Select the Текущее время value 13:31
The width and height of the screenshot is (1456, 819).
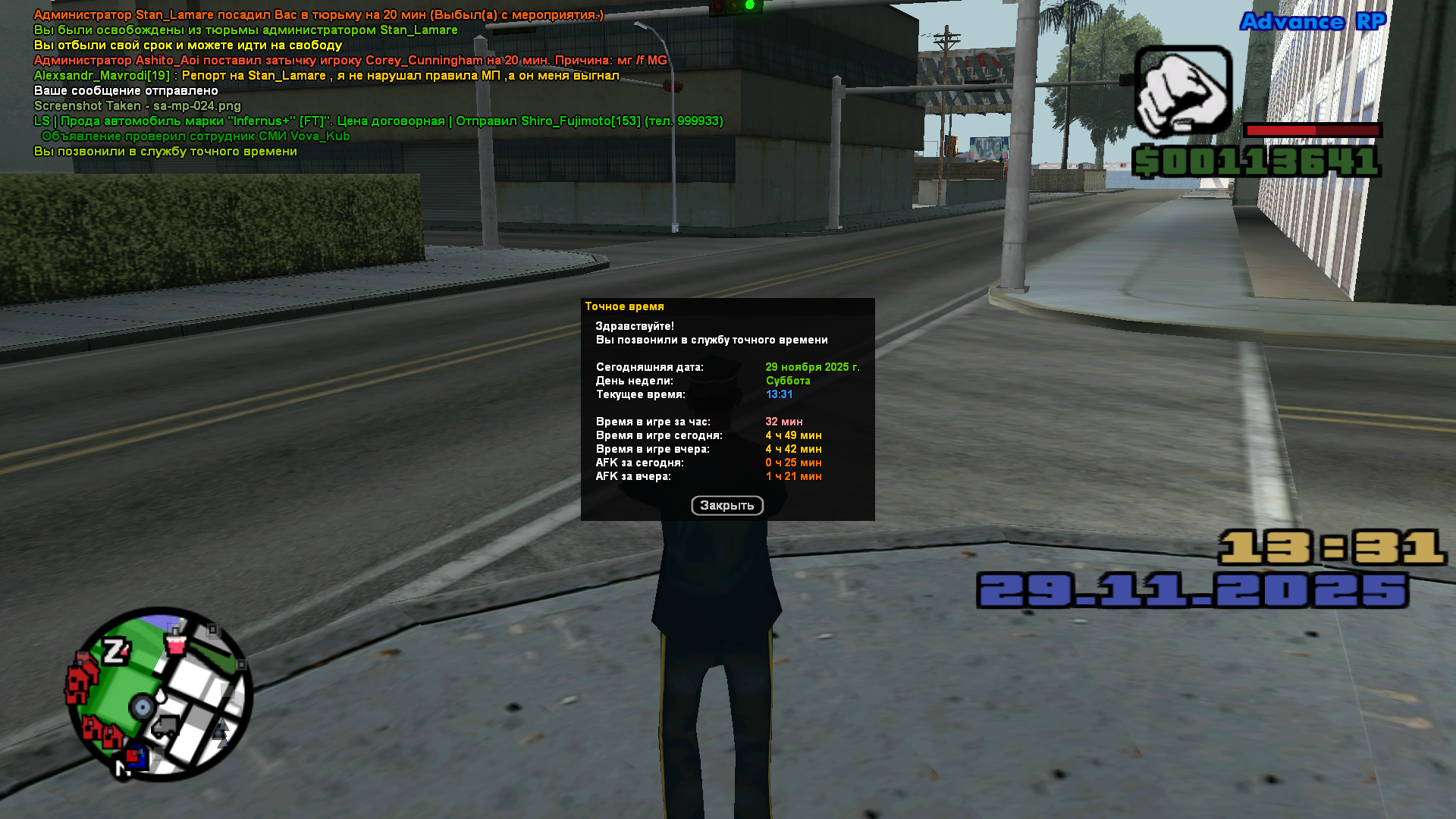(780, 394)
